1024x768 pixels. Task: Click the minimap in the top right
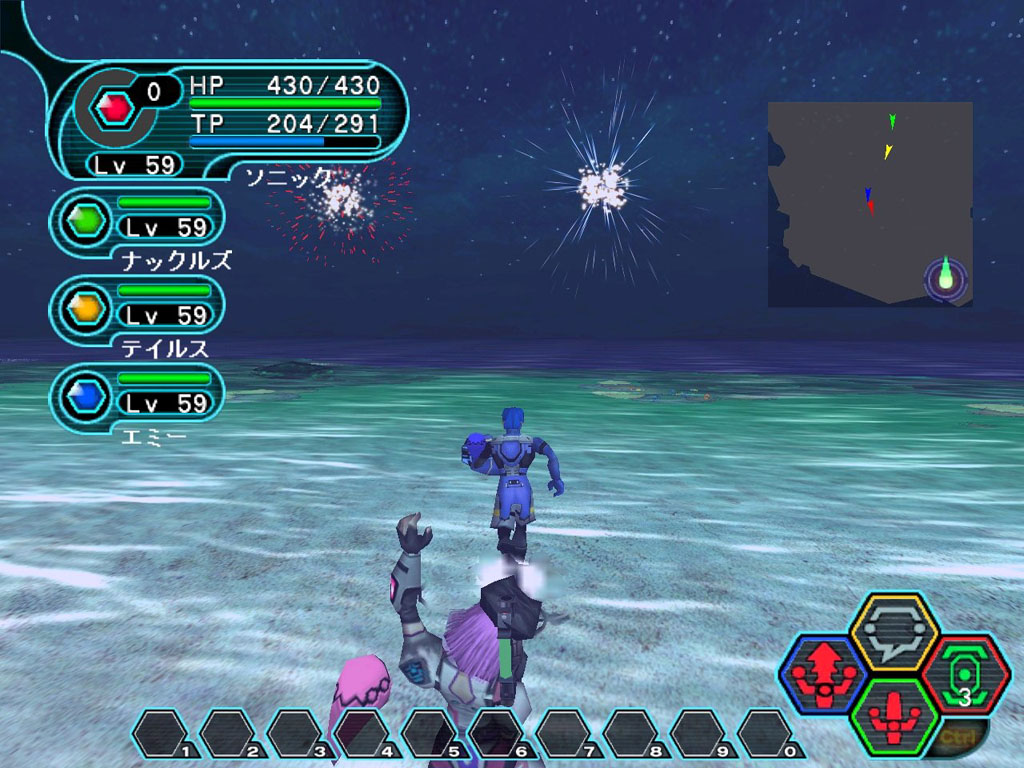pos(870,204)
